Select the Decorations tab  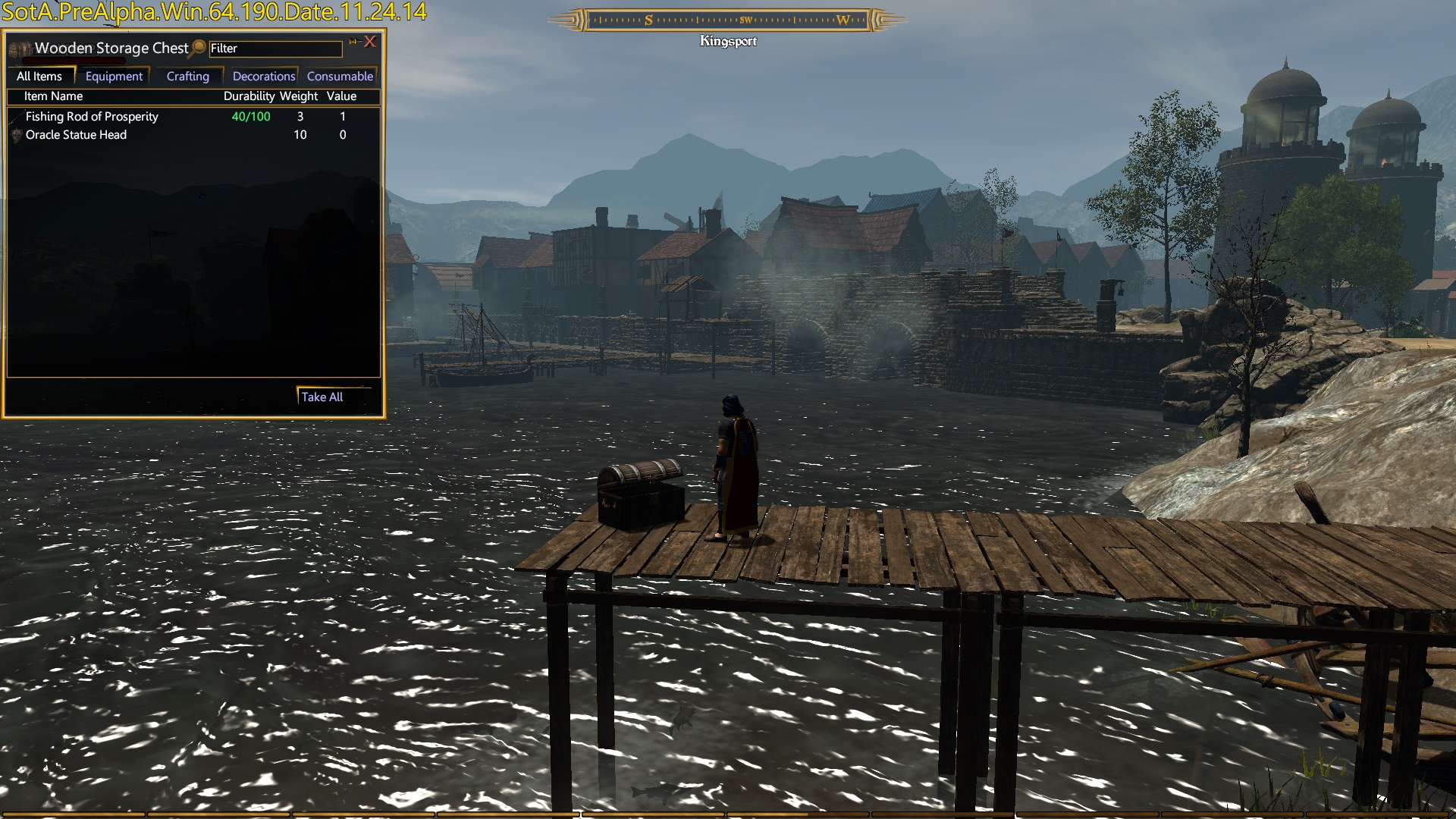click(263, 77)
